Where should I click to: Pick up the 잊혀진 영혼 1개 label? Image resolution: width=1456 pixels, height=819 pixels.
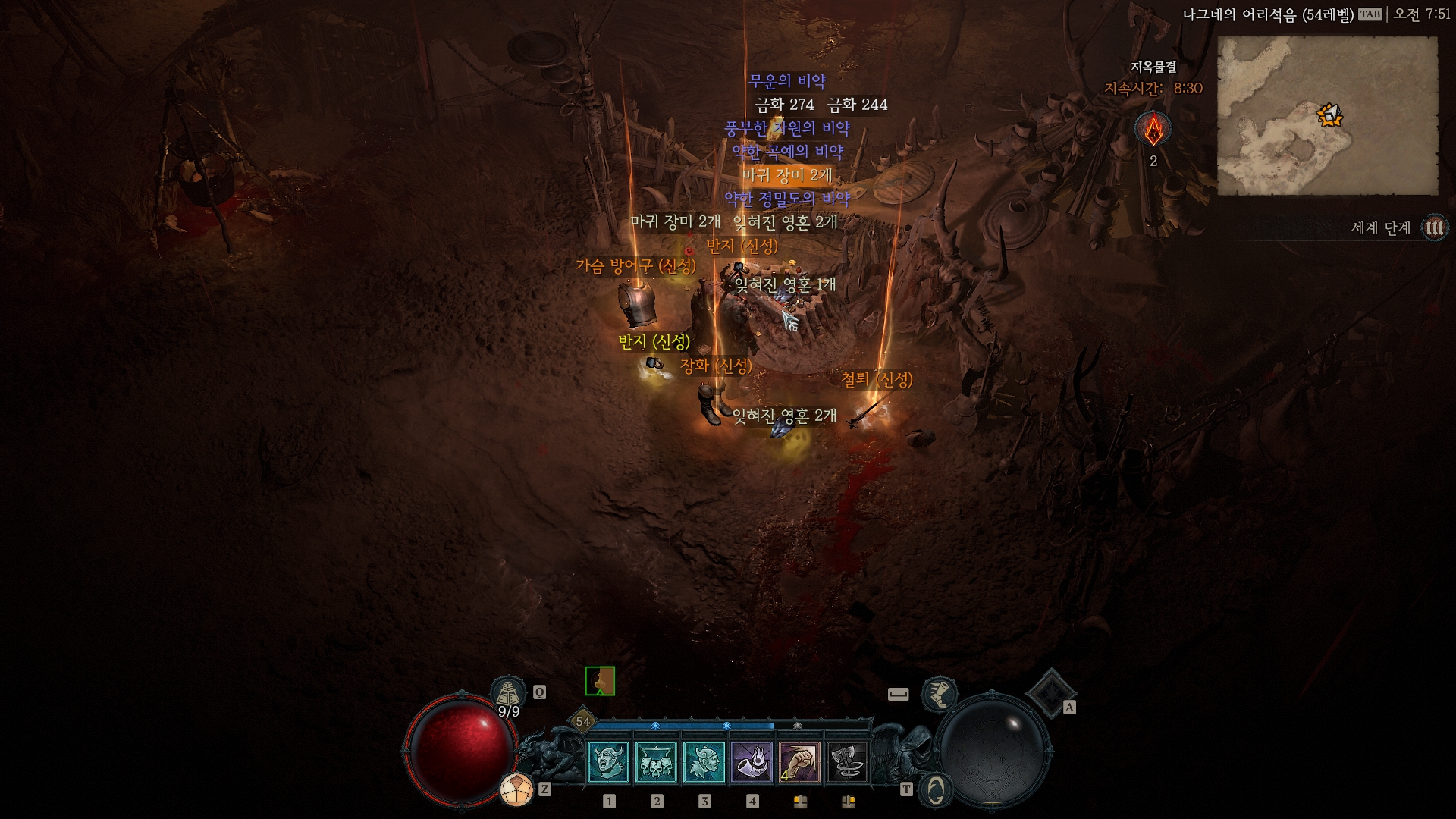point(785,284)
